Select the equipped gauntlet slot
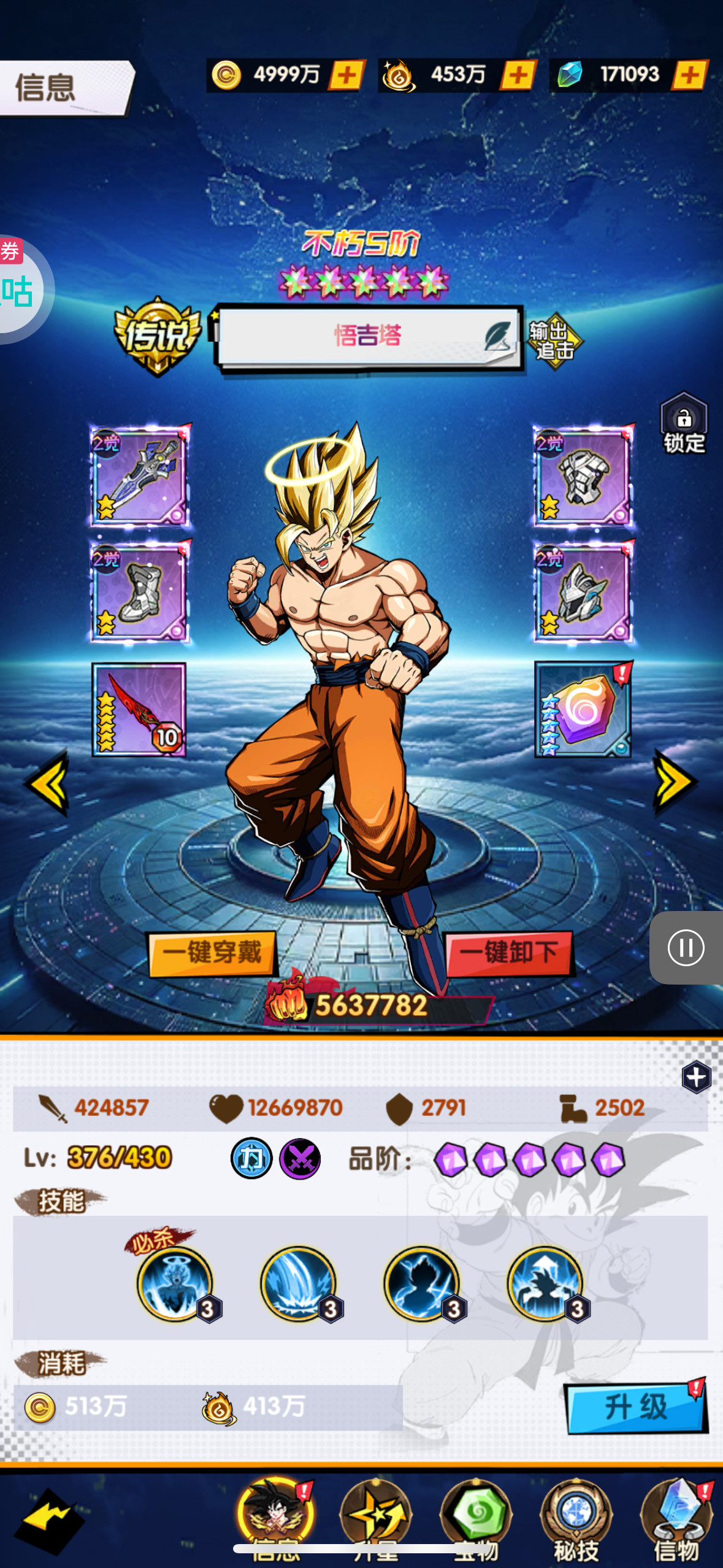The height and width of the screenshot is (1568, 723). point(583,476)
